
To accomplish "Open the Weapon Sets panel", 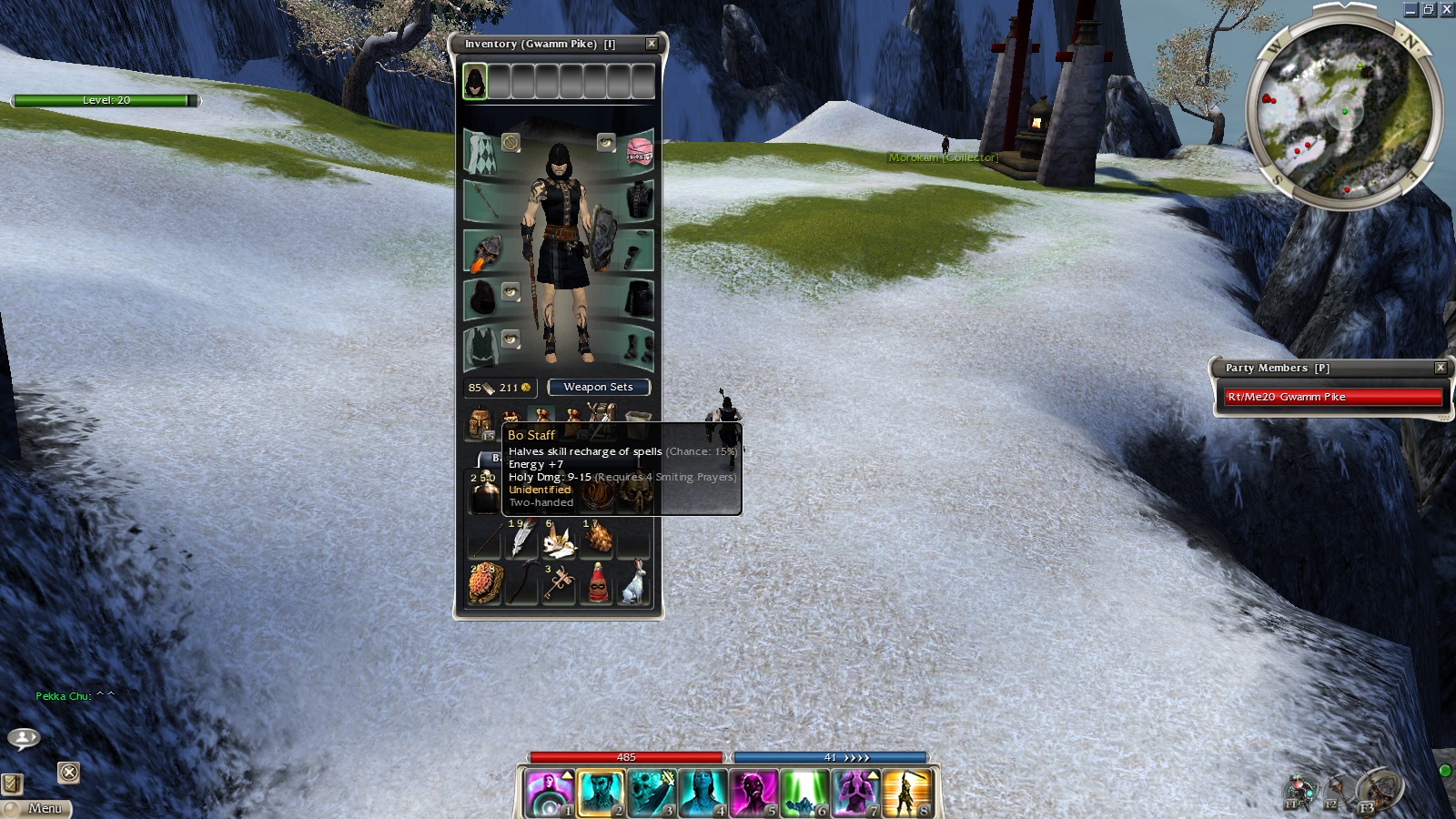I will [598, 388].
